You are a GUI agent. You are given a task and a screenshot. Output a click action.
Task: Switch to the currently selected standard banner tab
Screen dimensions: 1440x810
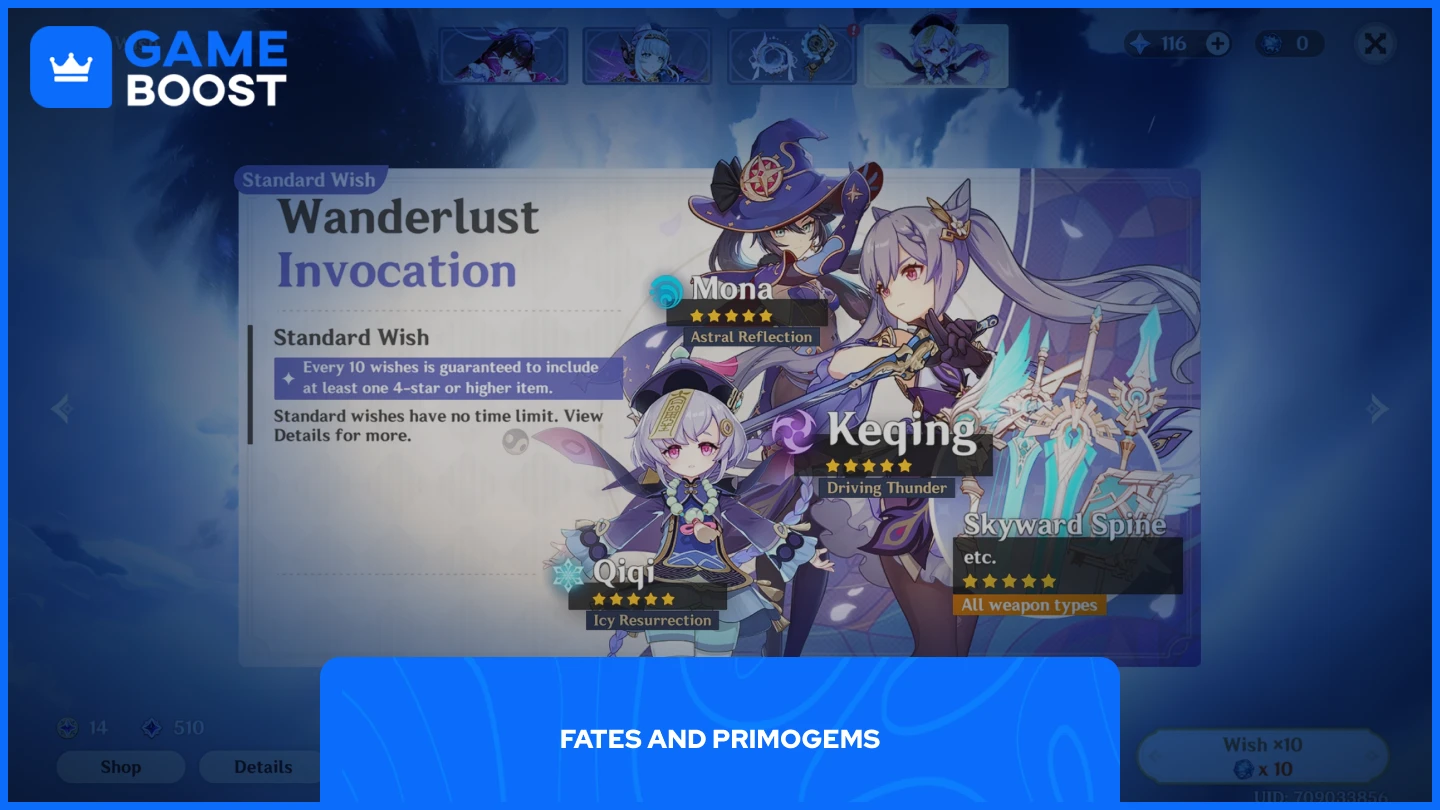tap(936, 55)
